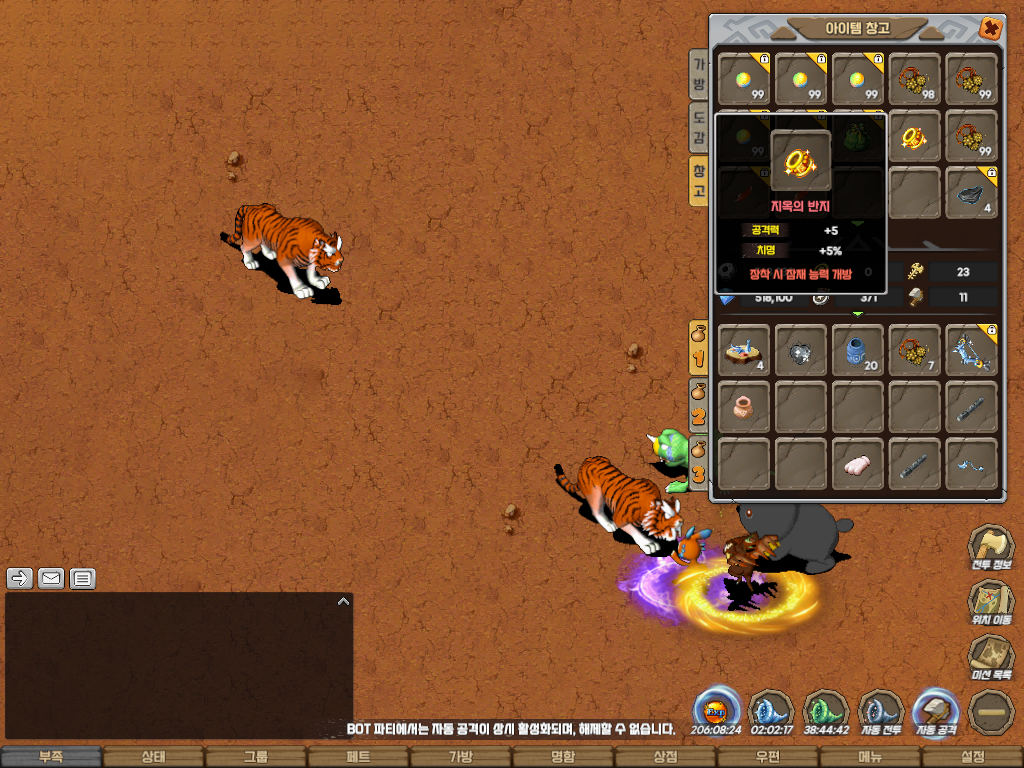Show the 미션 목록 mission list

tap(990, 659)
